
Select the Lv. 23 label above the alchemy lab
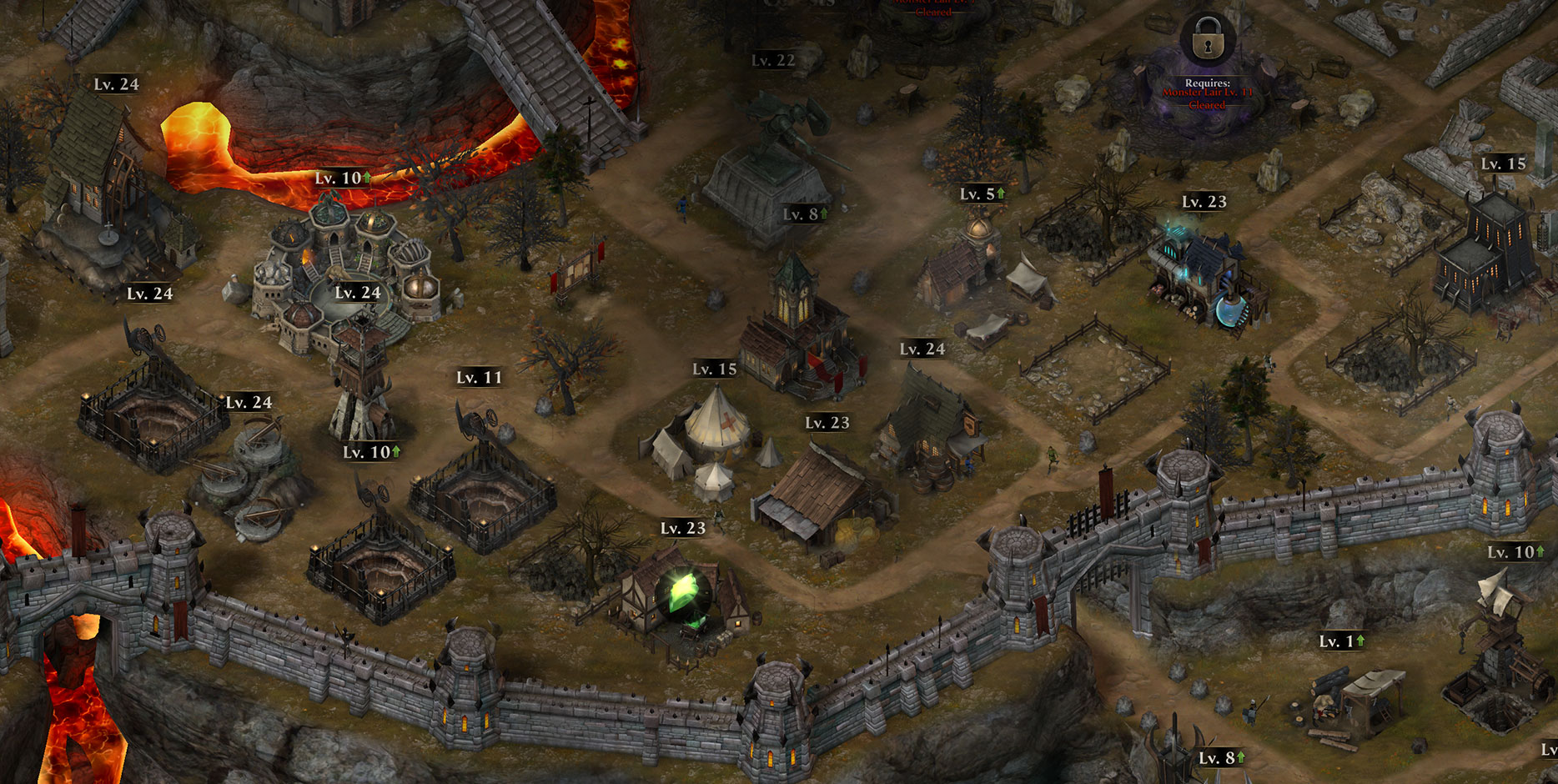1204,202
